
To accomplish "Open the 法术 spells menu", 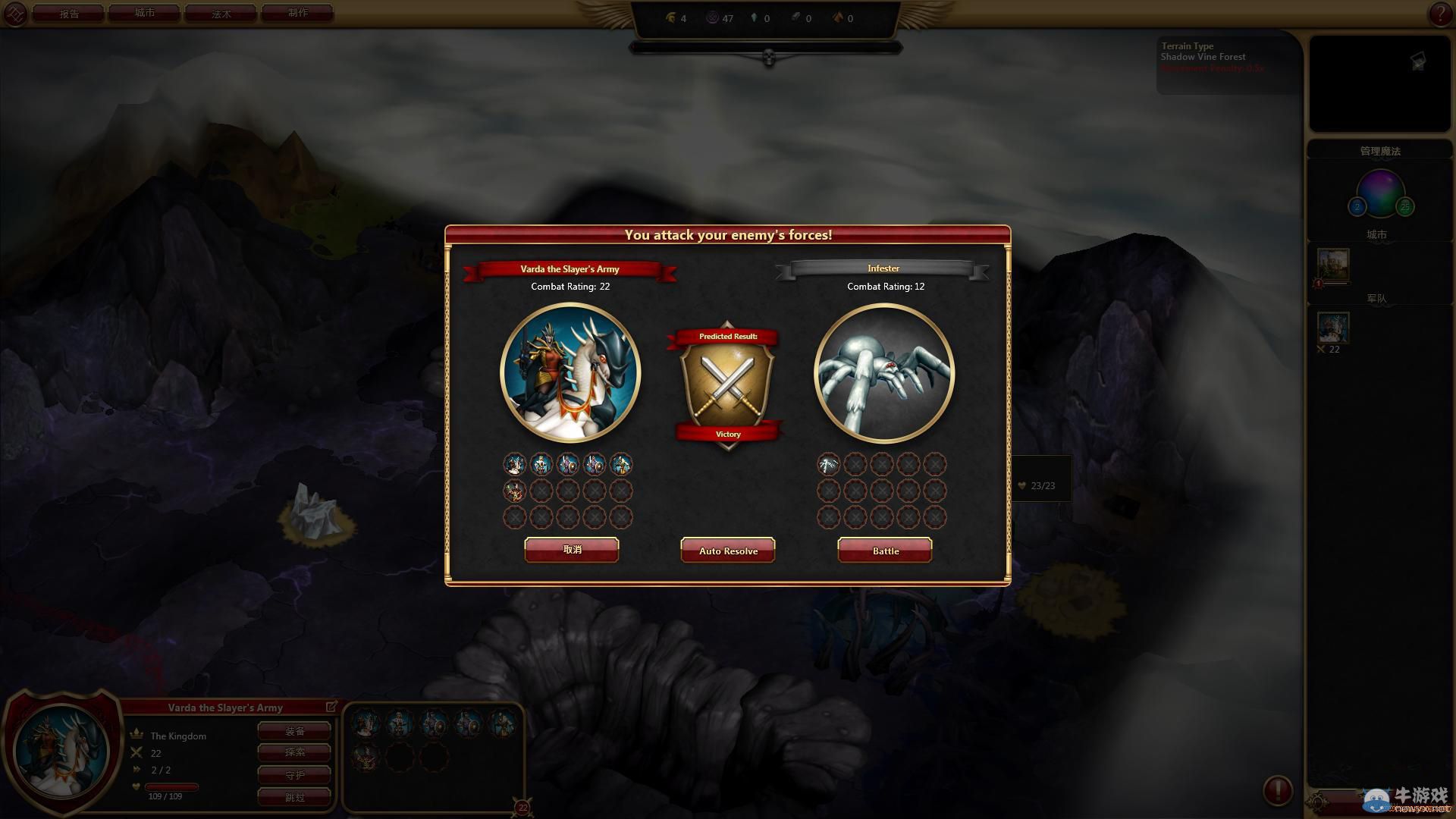I will click(221, 14).
